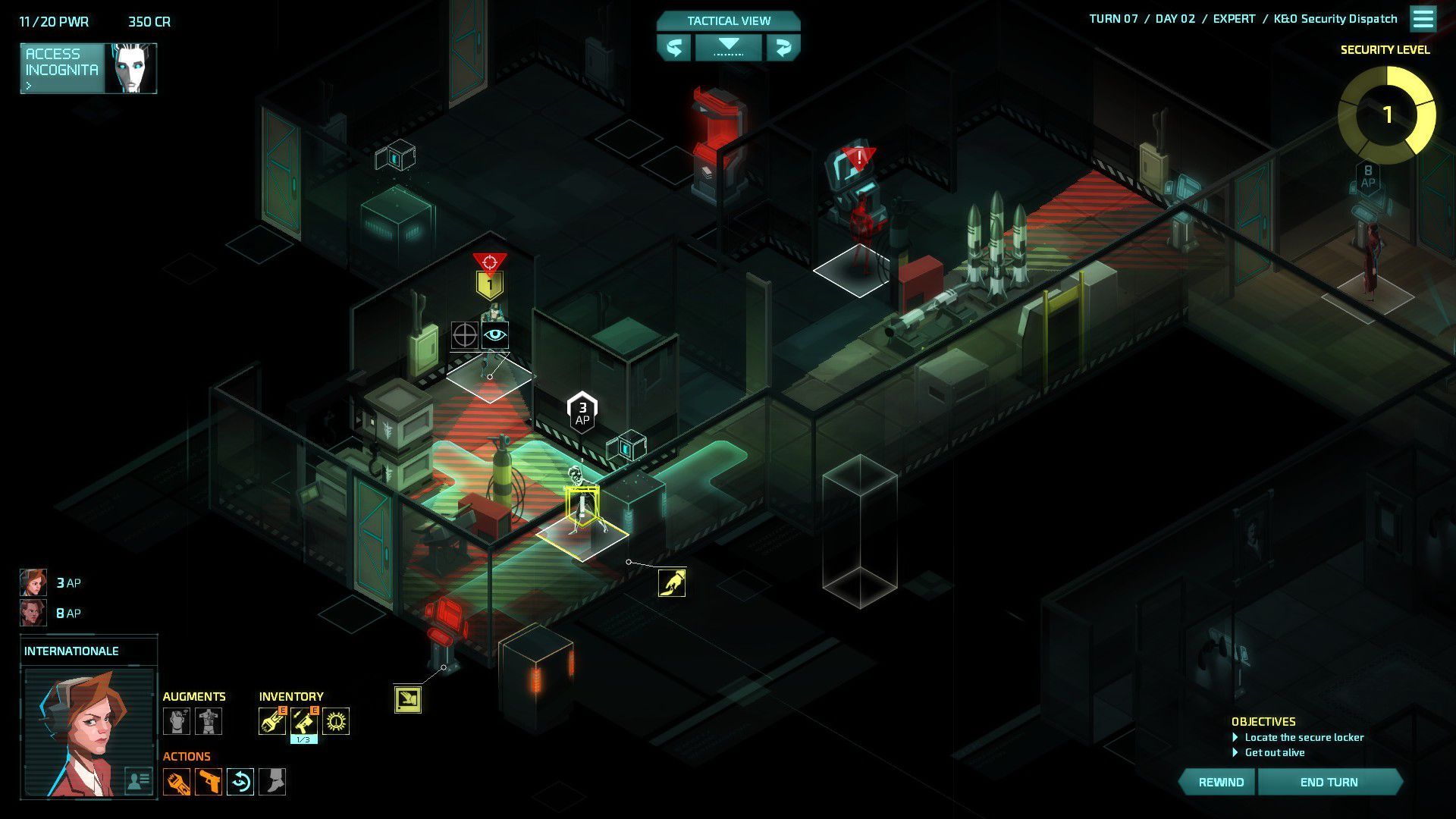1456x819 pixels.
Task: Toggle the Tactical View dropdown arrow
Action: (x=728, y=46)
